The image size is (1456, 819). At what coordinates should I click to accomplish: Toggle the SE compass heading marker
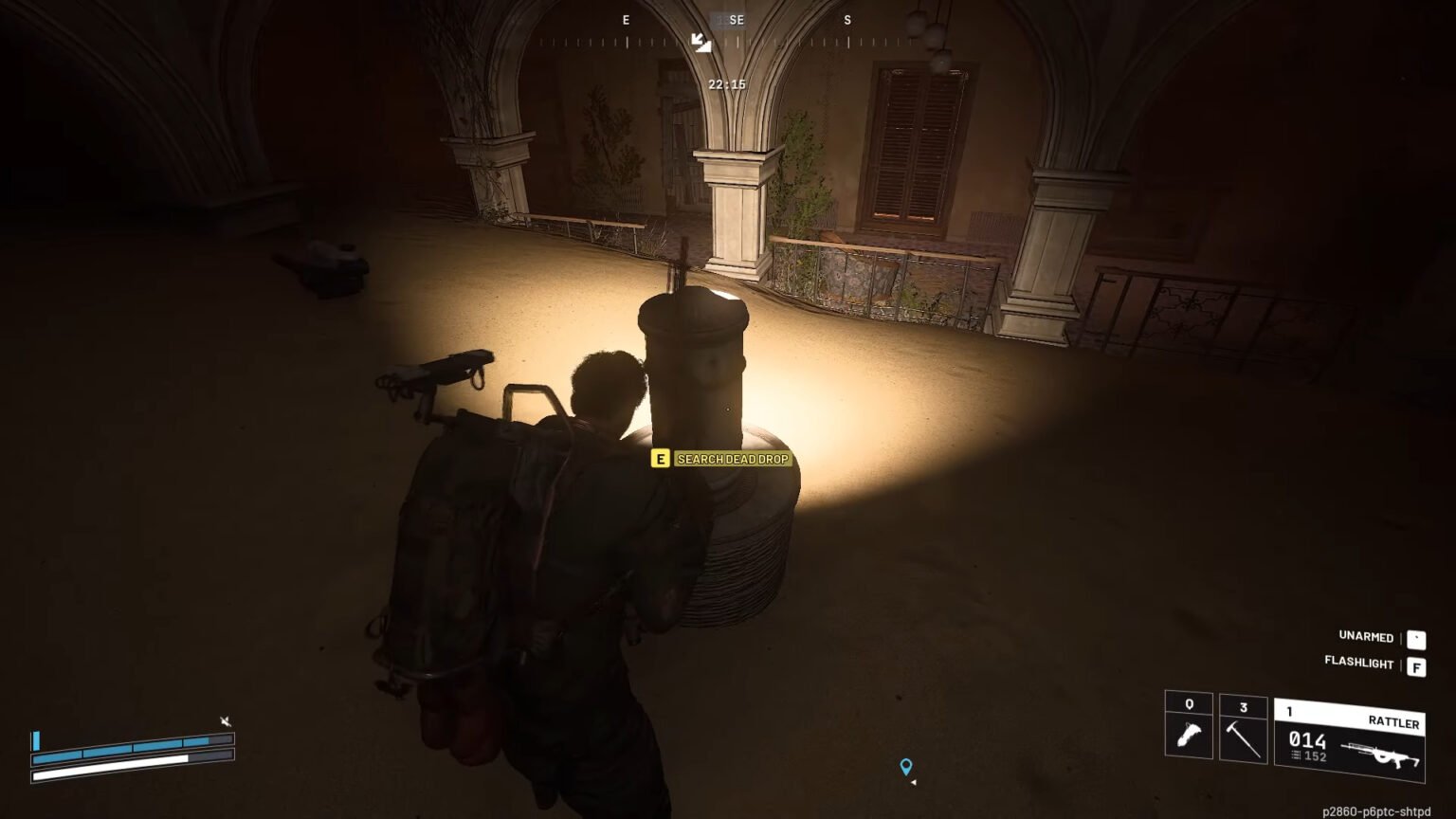[x=737, y=19]
